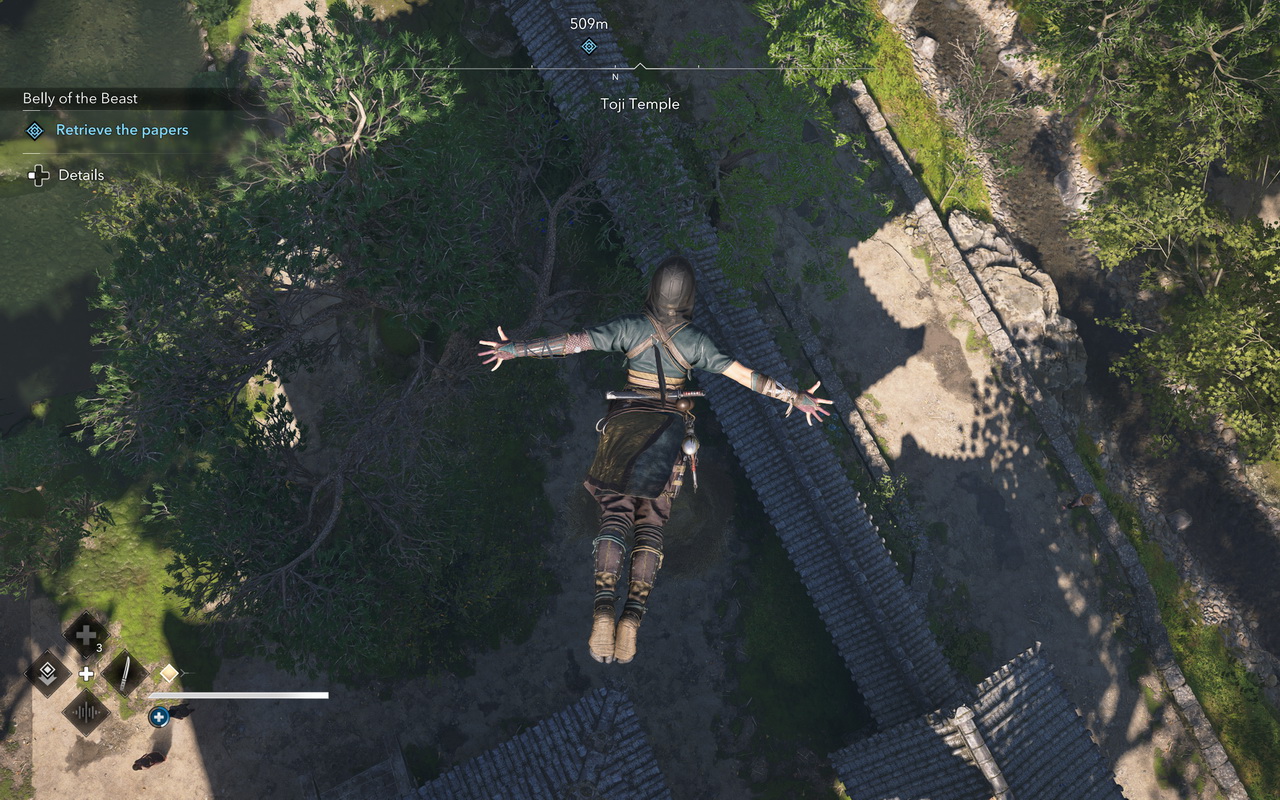Select the Retrieve the papers objective
The height and width of the screenshot is (800, 1280).
121,130
